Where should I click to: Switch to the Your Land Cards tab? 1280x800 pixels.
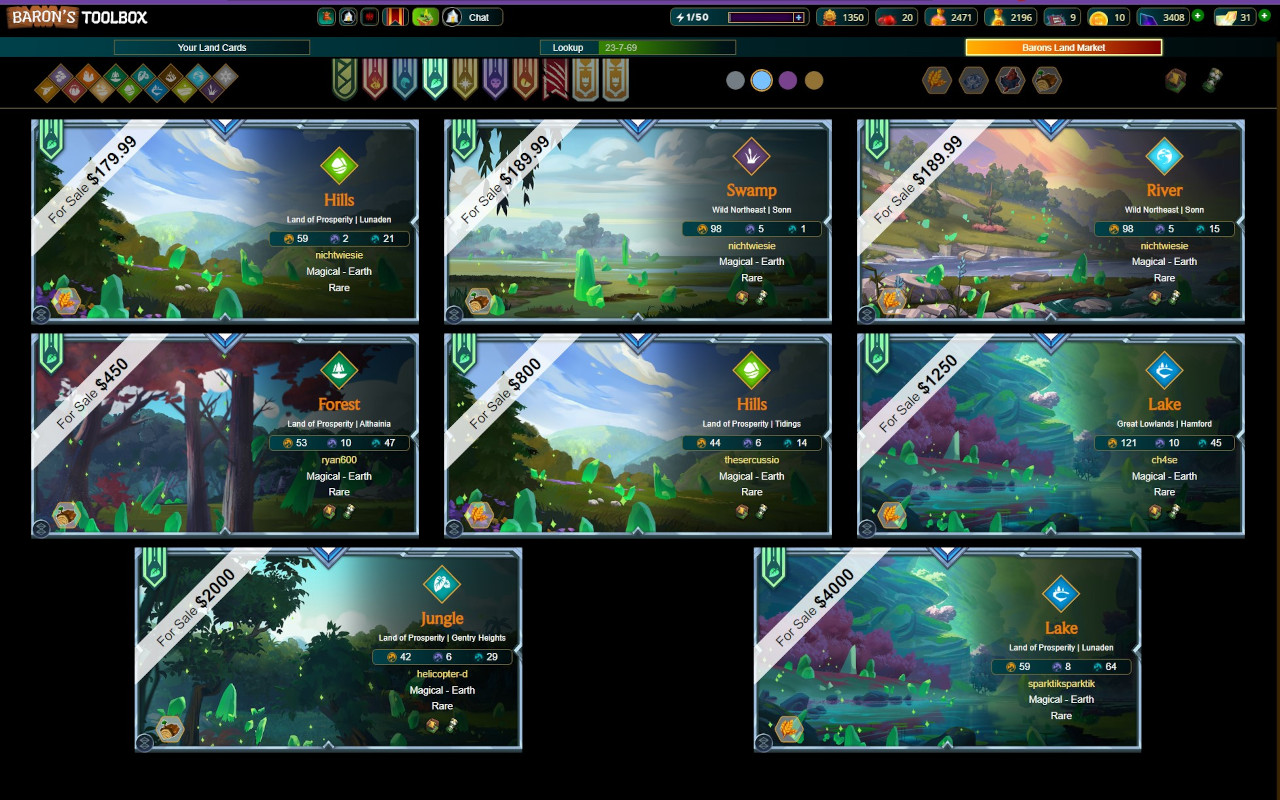click(x=210, y=47)
